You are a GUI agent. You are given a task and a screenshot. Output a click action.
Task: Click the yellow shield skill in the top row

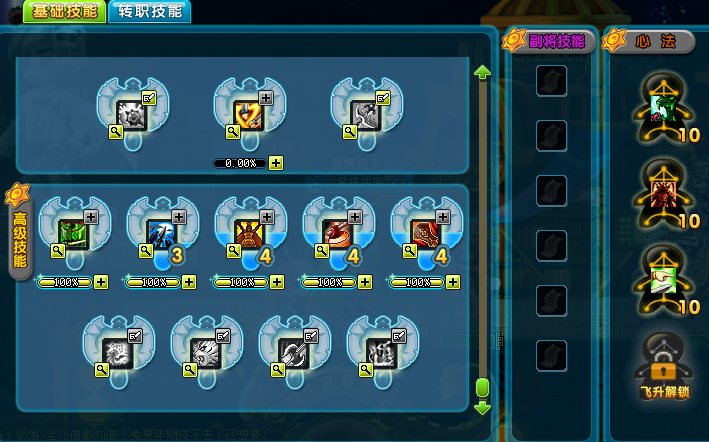[248, 112]
